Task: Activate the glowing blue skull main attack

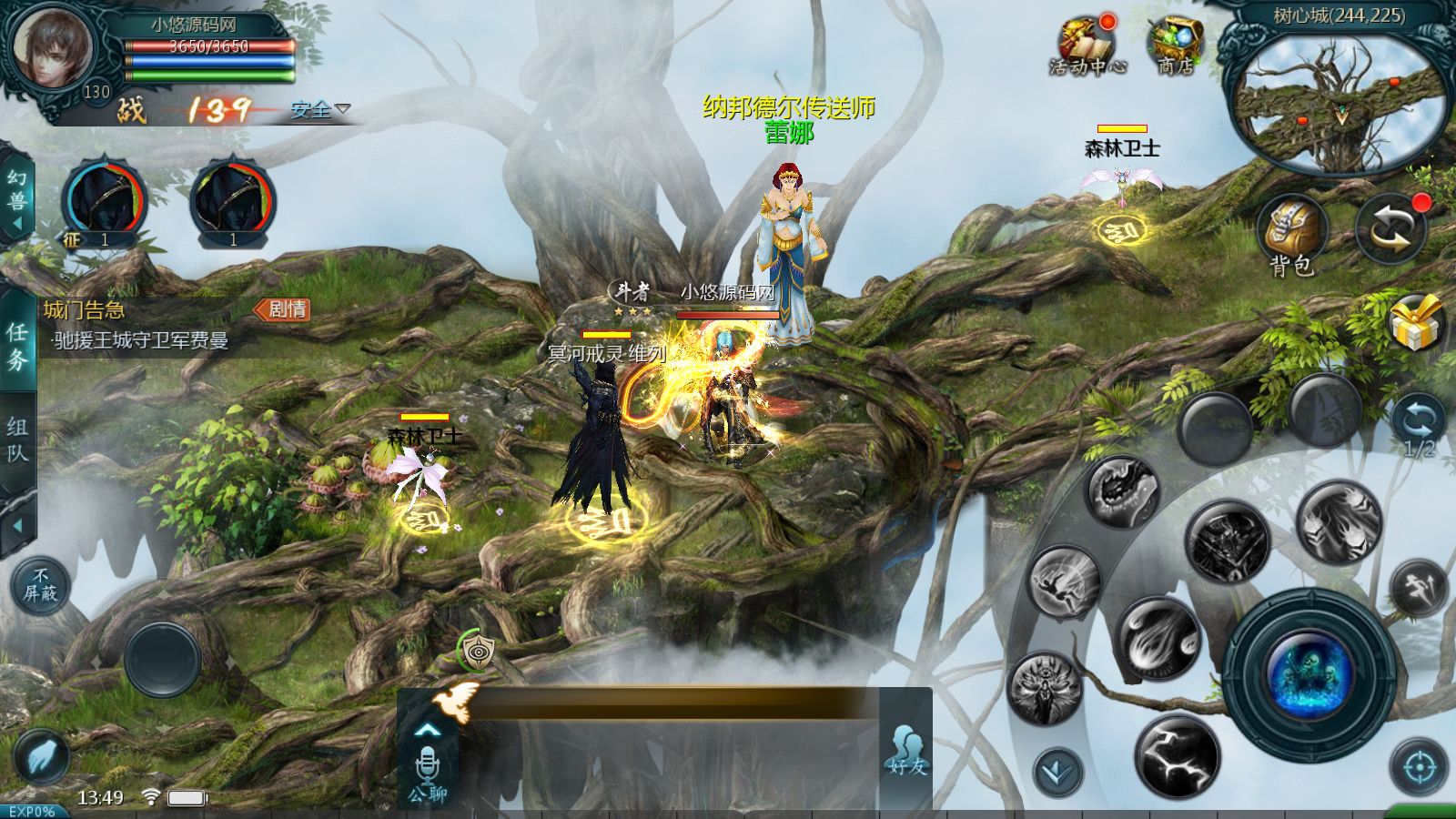Action: pyautogui.click(x=1309, y=675)
